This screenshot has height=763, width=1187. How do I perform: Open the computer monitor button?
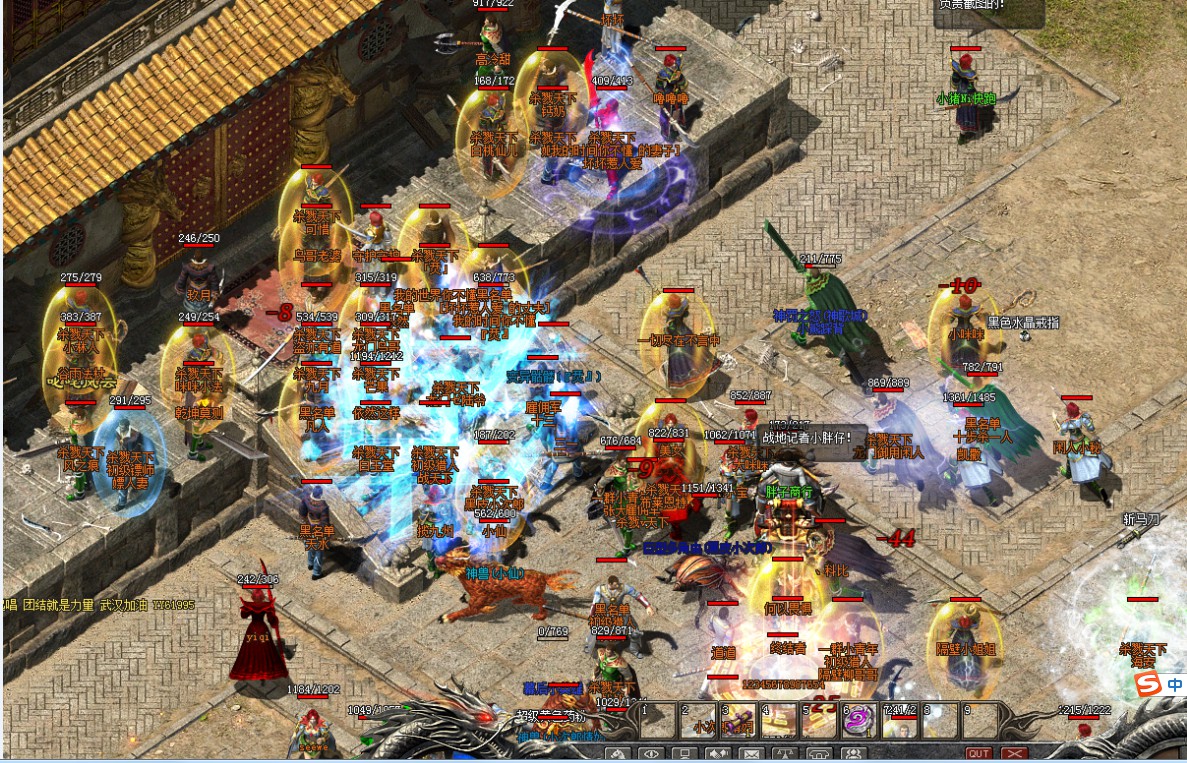click(685, 754)
